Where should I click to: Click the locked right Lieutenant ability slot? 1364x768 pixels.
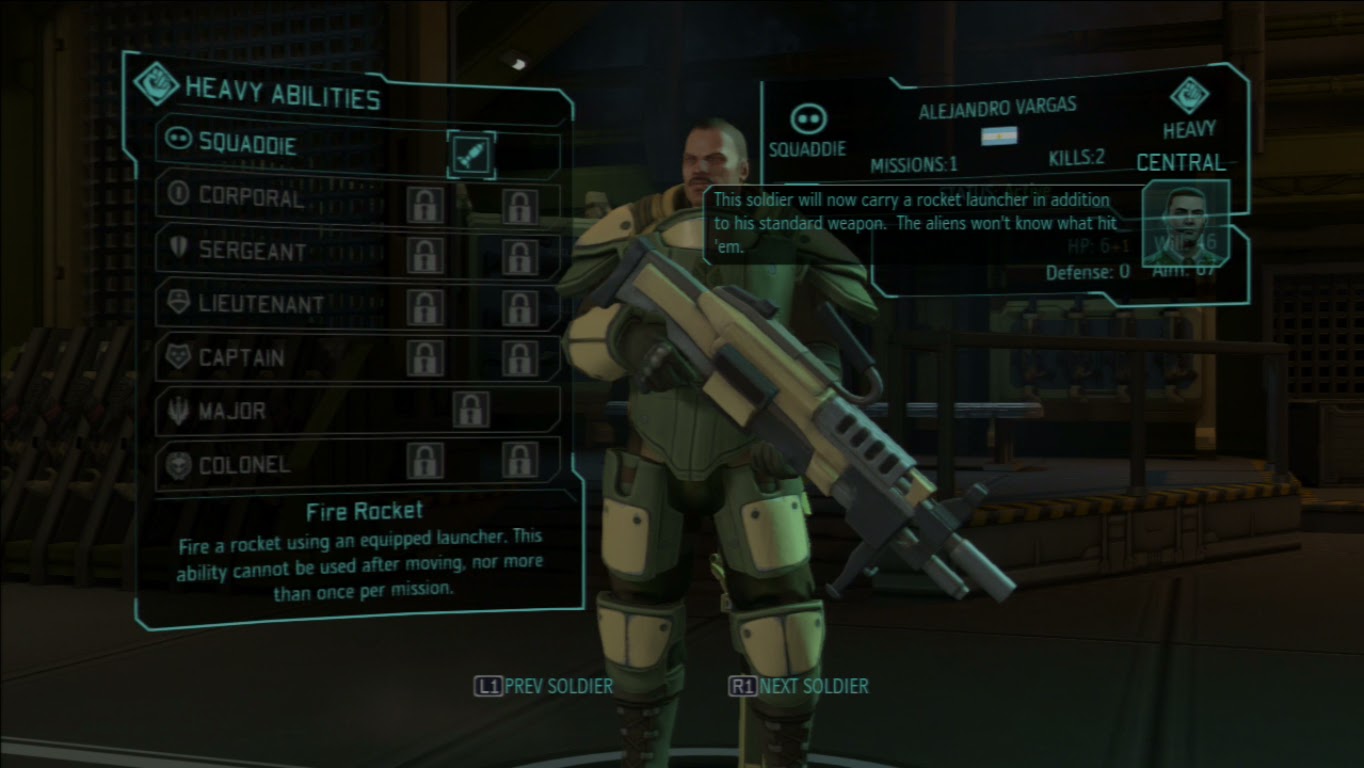[520, 304]
